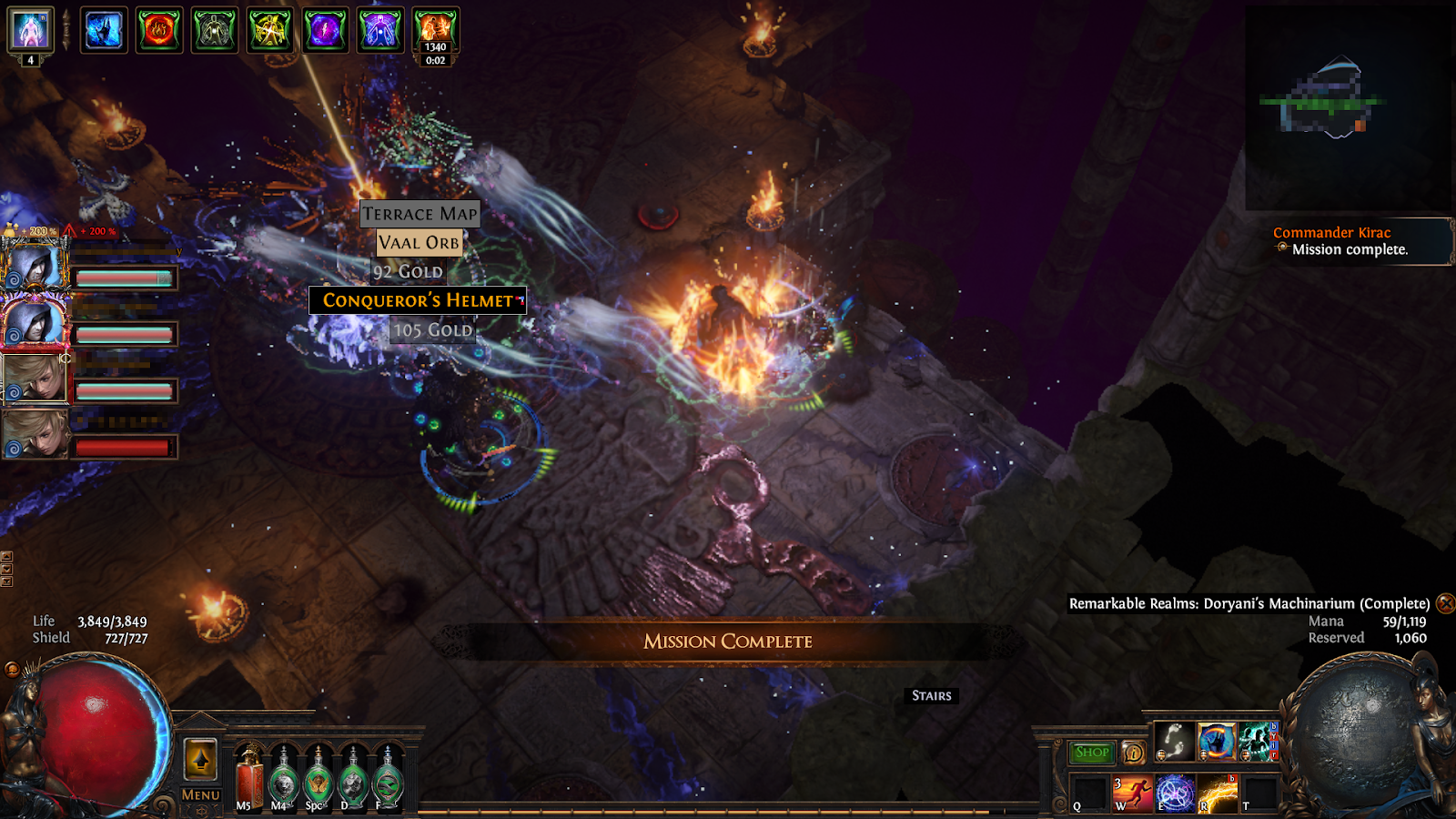
Task: Activate the running man skill on W
Action: (x=1132, y=794)
